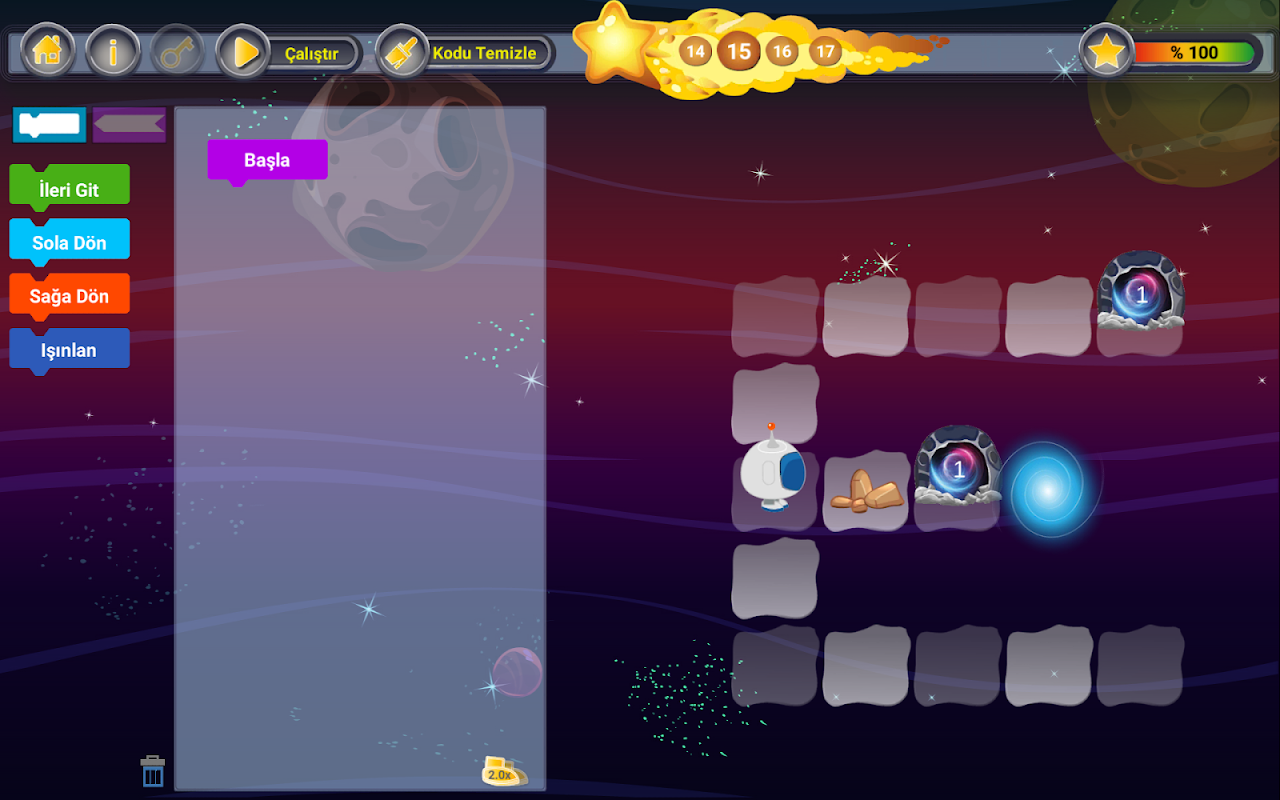Select level 16
The image size is (1280, 800).
pos(782,51)
